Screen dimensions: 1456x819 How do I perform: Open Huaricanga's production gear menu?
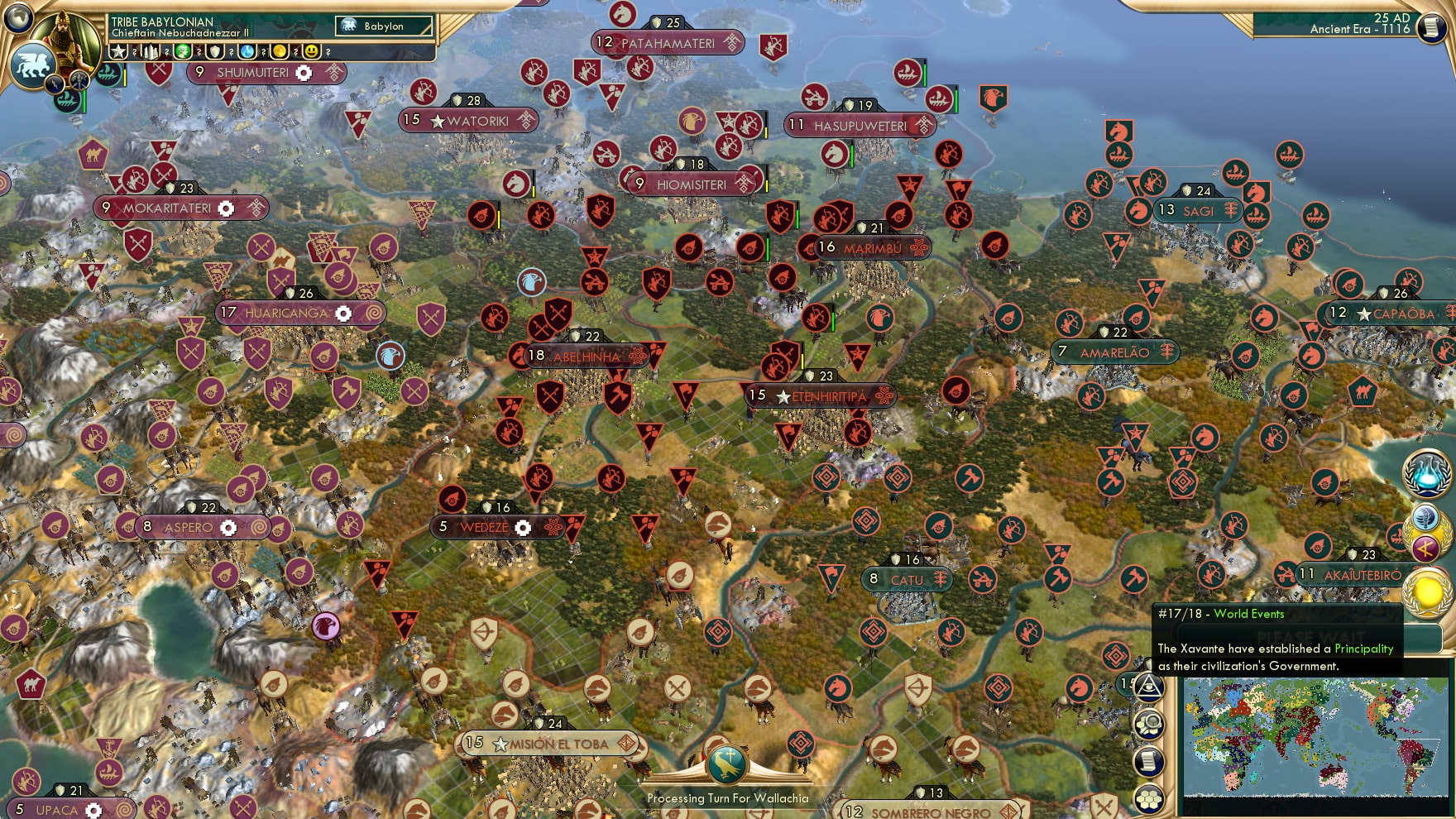[x=344, y=314]
